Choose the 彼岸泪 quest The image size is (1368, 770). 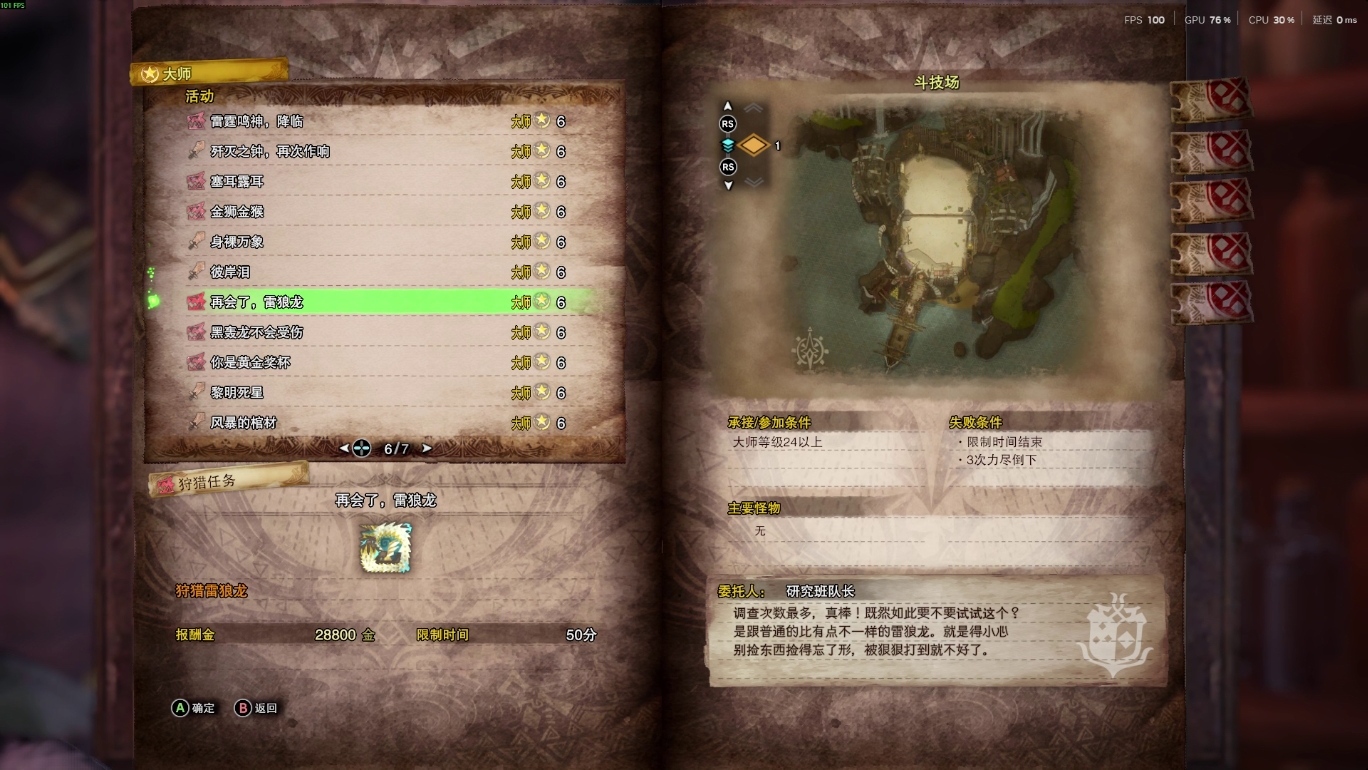coord(230,272)
